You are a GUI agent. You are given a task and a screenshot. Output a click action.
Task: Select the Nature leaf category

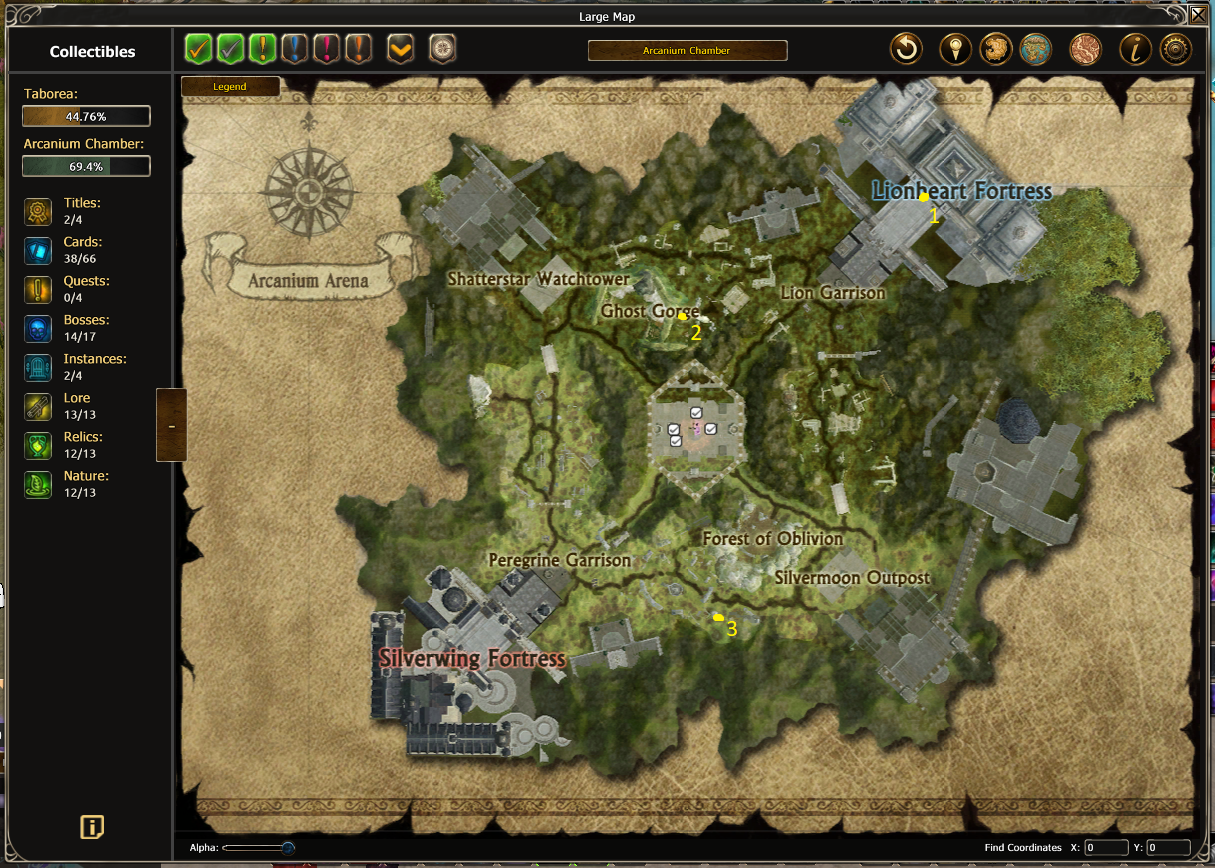38,484
